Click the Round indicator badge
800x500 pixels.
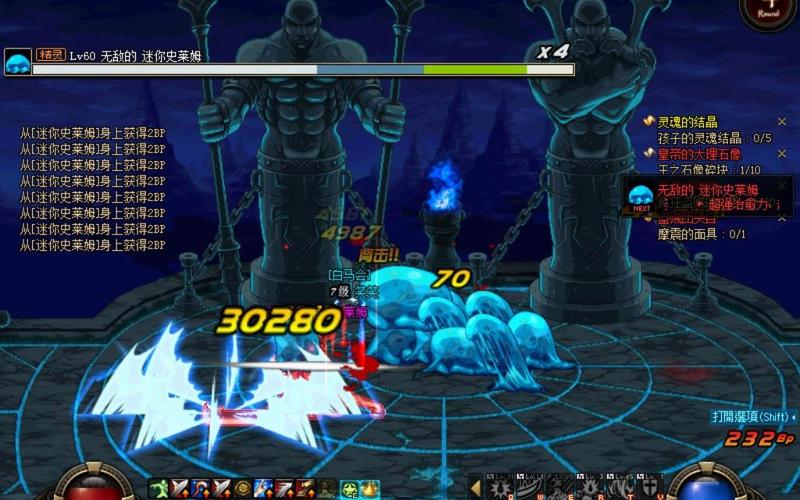(x=768, y=12)
